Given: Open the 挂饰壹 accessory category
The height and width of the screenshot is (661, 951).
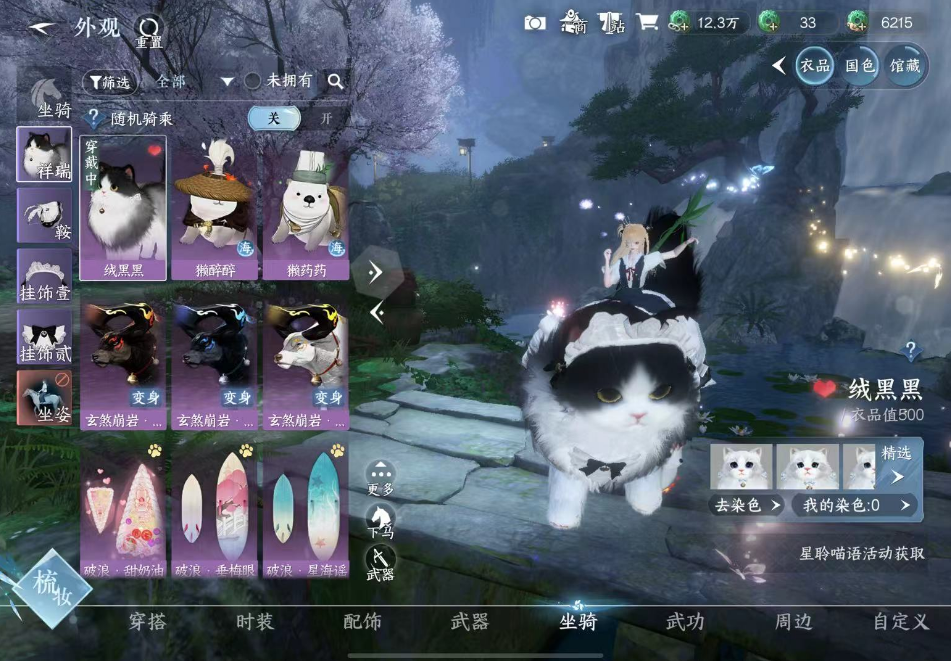Looking at the screenshot, I should 44,277.
